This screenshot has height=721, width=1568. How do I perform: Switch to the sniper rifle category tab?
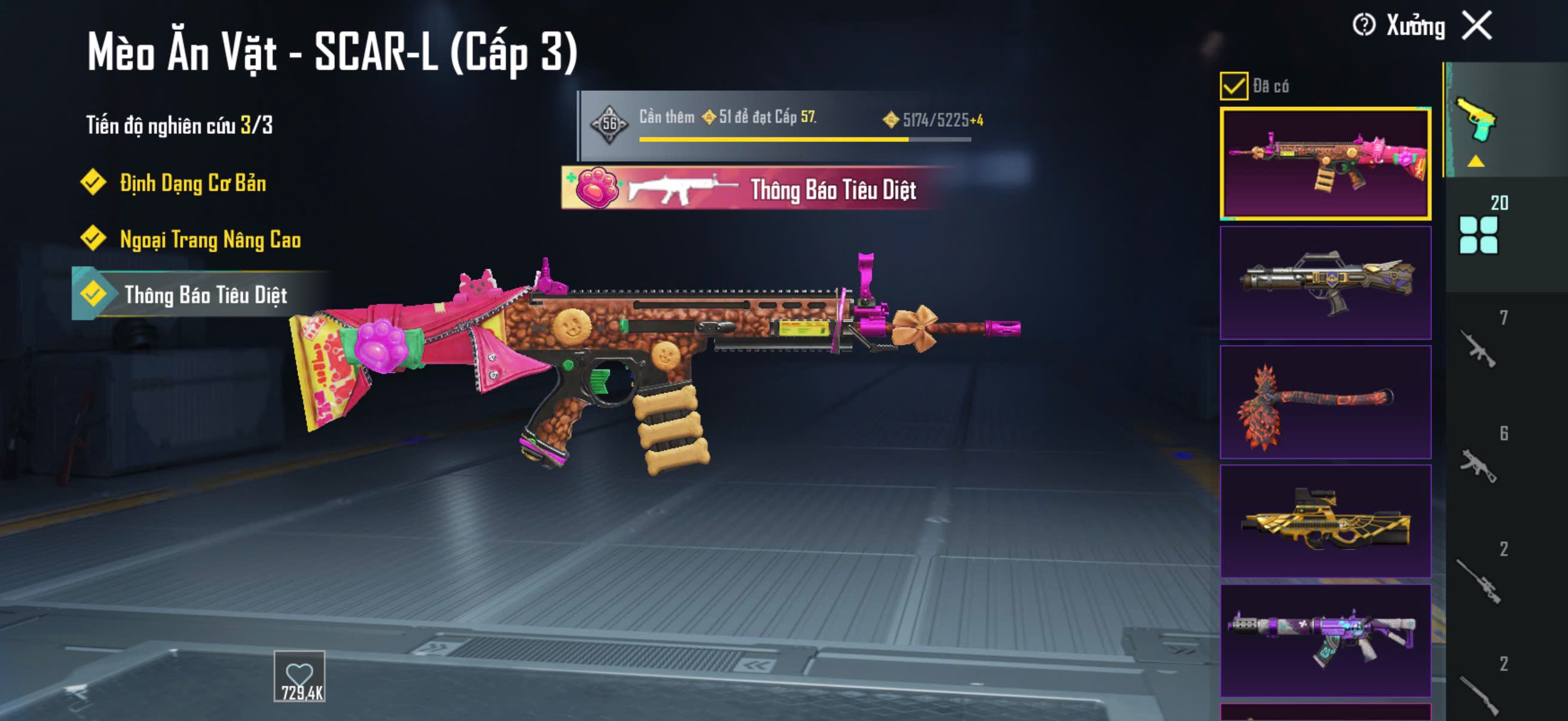1479,579
